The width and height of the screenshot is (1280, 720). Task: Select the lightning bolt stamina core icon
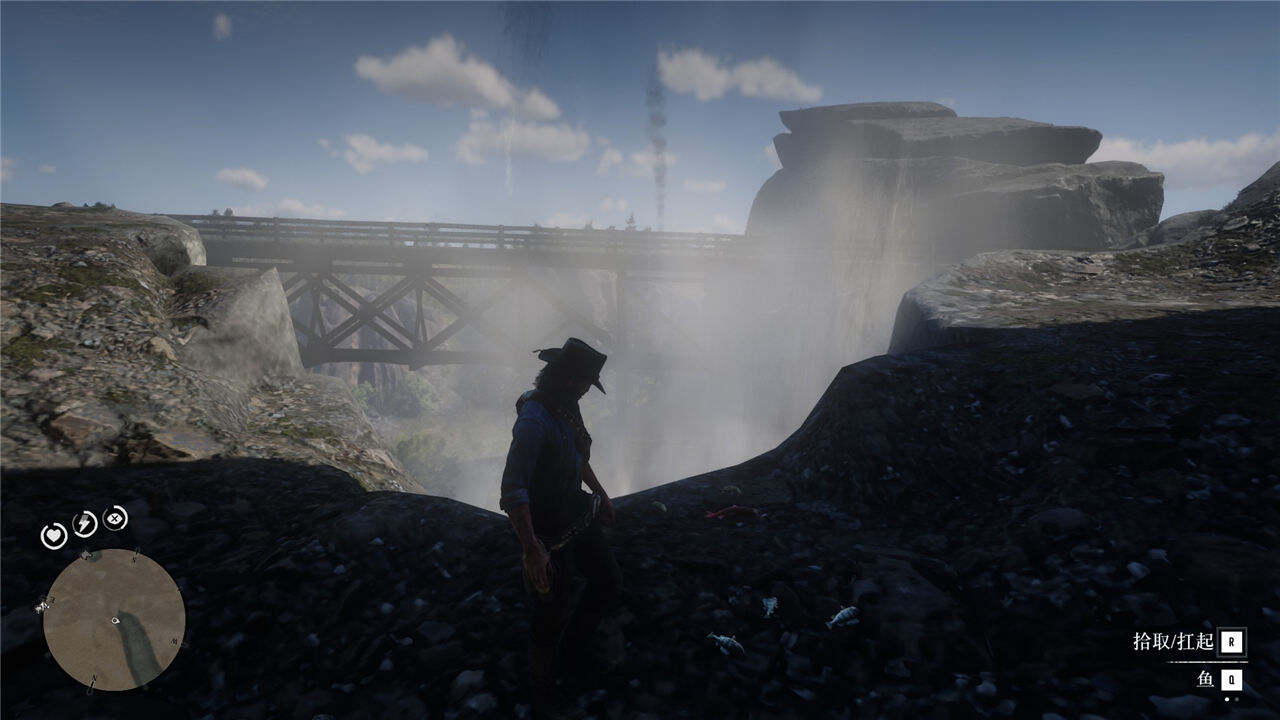click(x=84, y=523)
